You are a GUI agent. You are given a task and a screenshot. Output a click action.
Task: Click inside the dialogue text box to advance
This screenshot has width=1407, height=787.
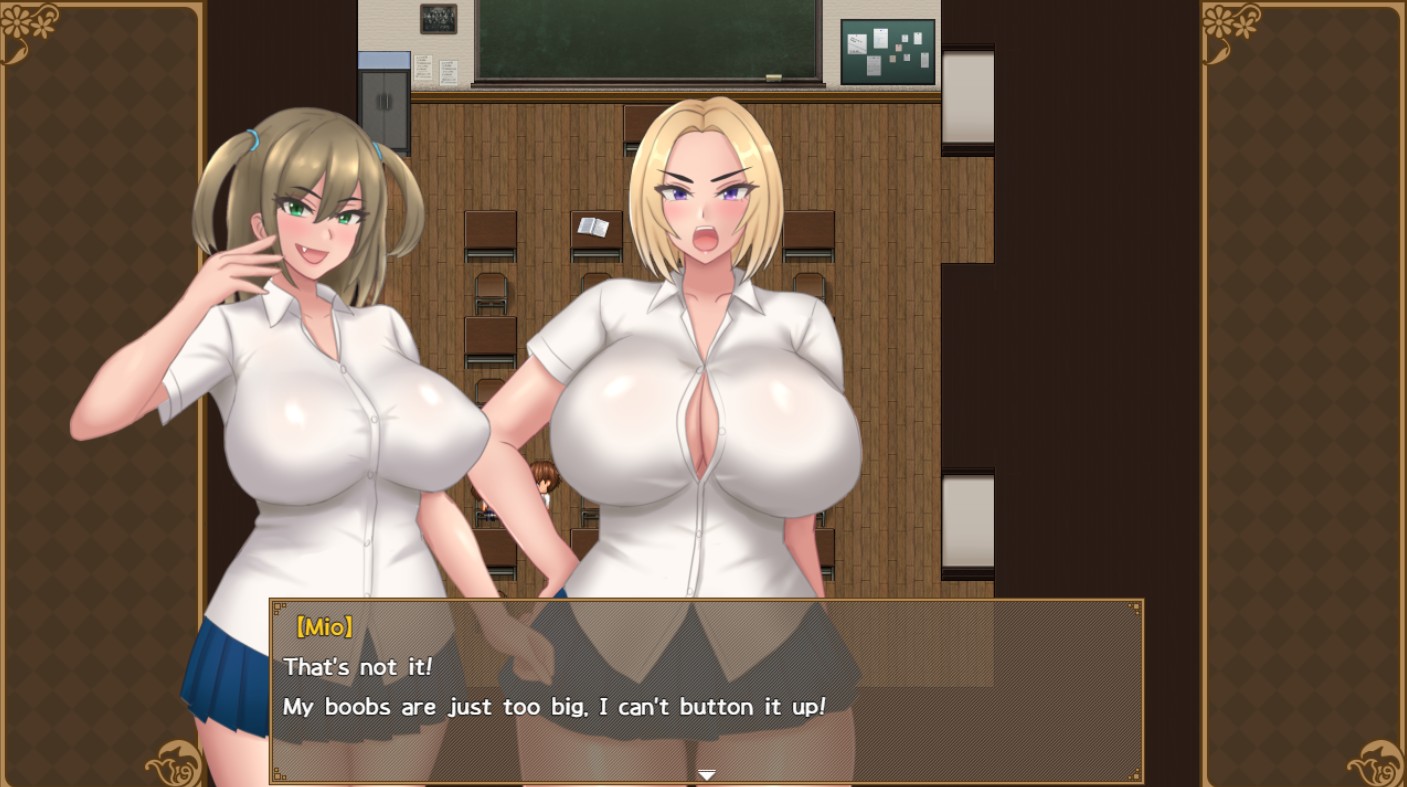coord(706,690)
